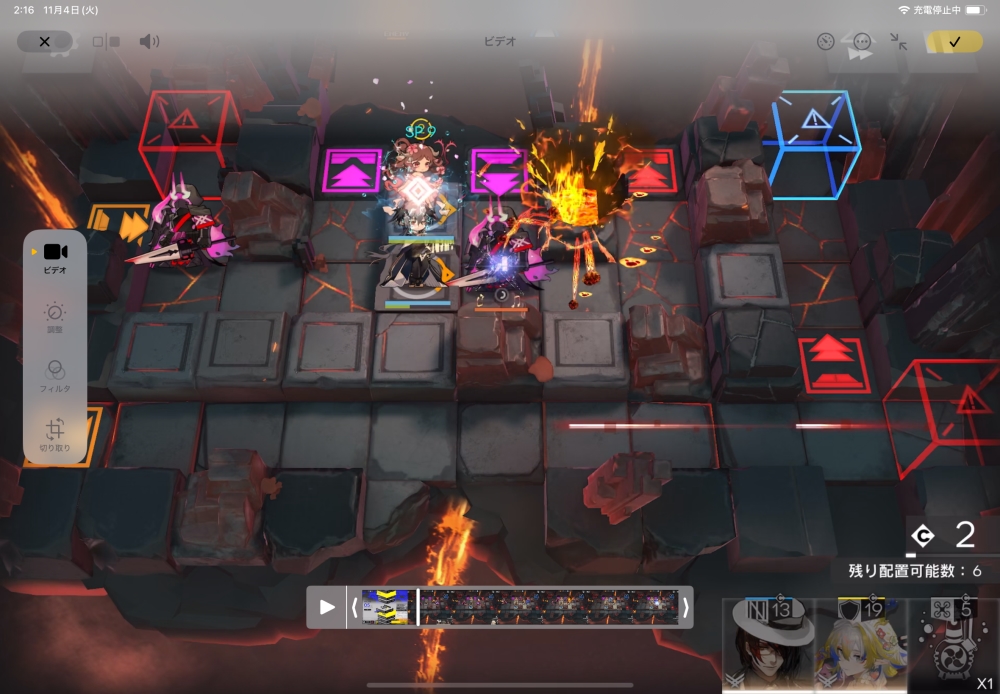Pick the fan device card costing 5
Screen dimensions: 1000x694
[953, 646]
